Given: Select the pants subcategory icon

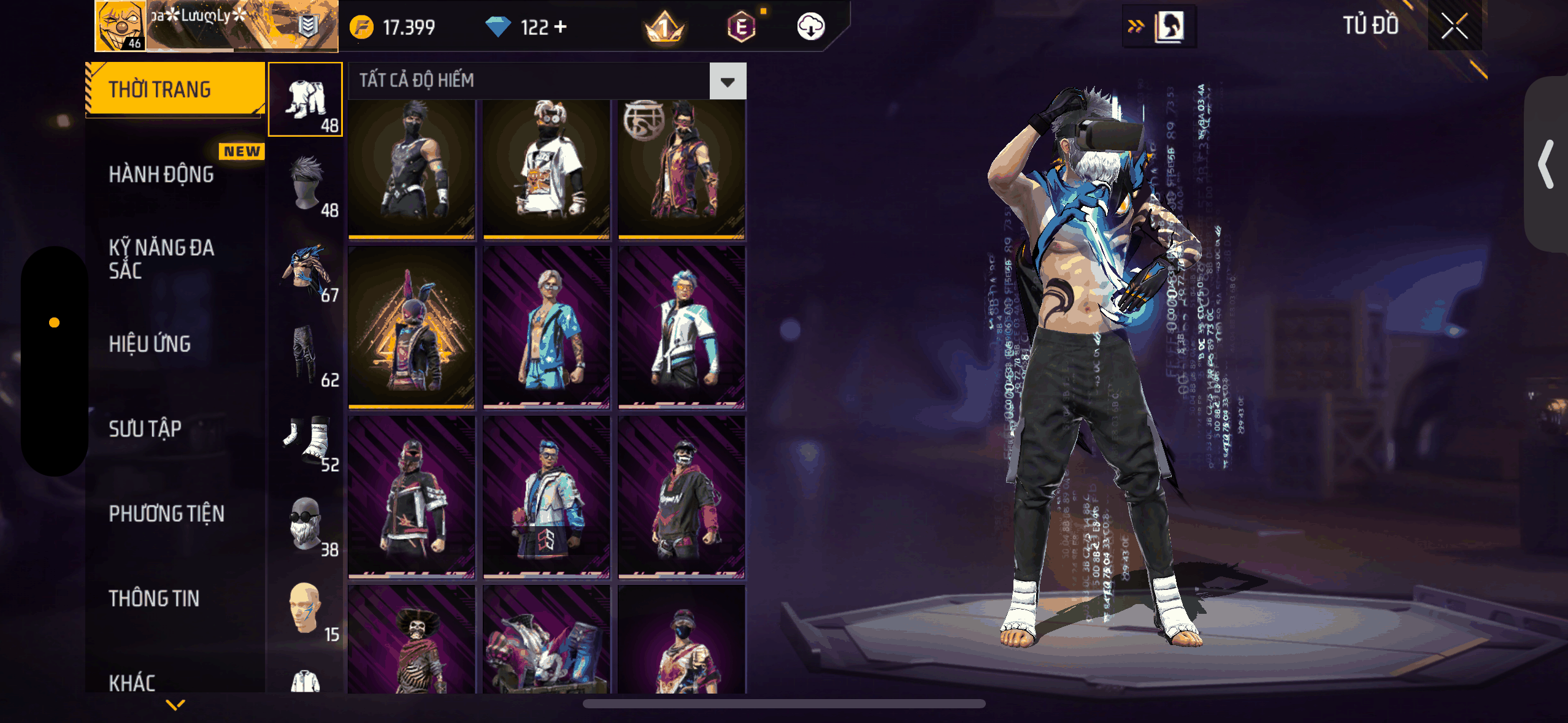Looking at the screenshot, I should 306,354.
